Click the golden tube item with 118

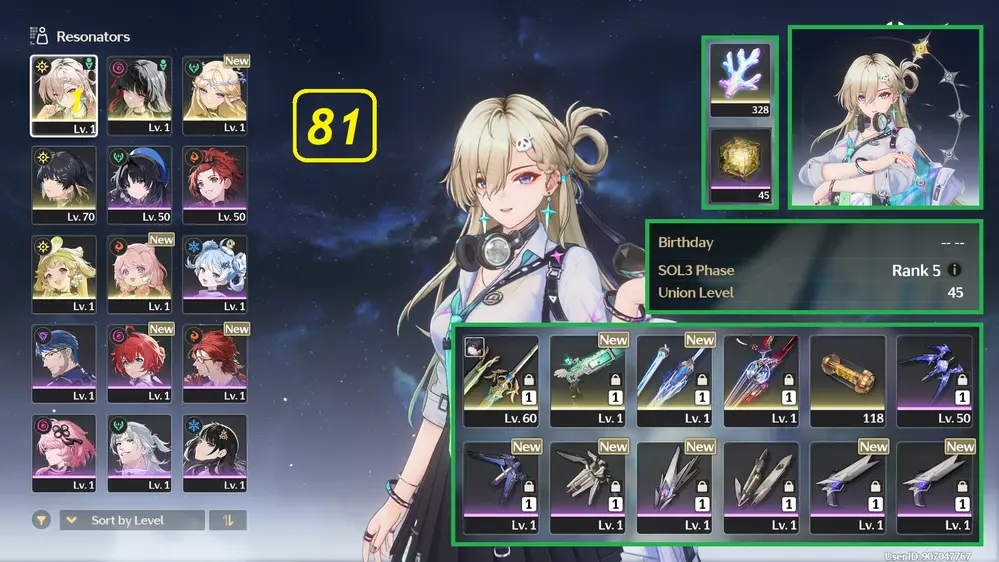pyautogui.click(x=848, y=379)
